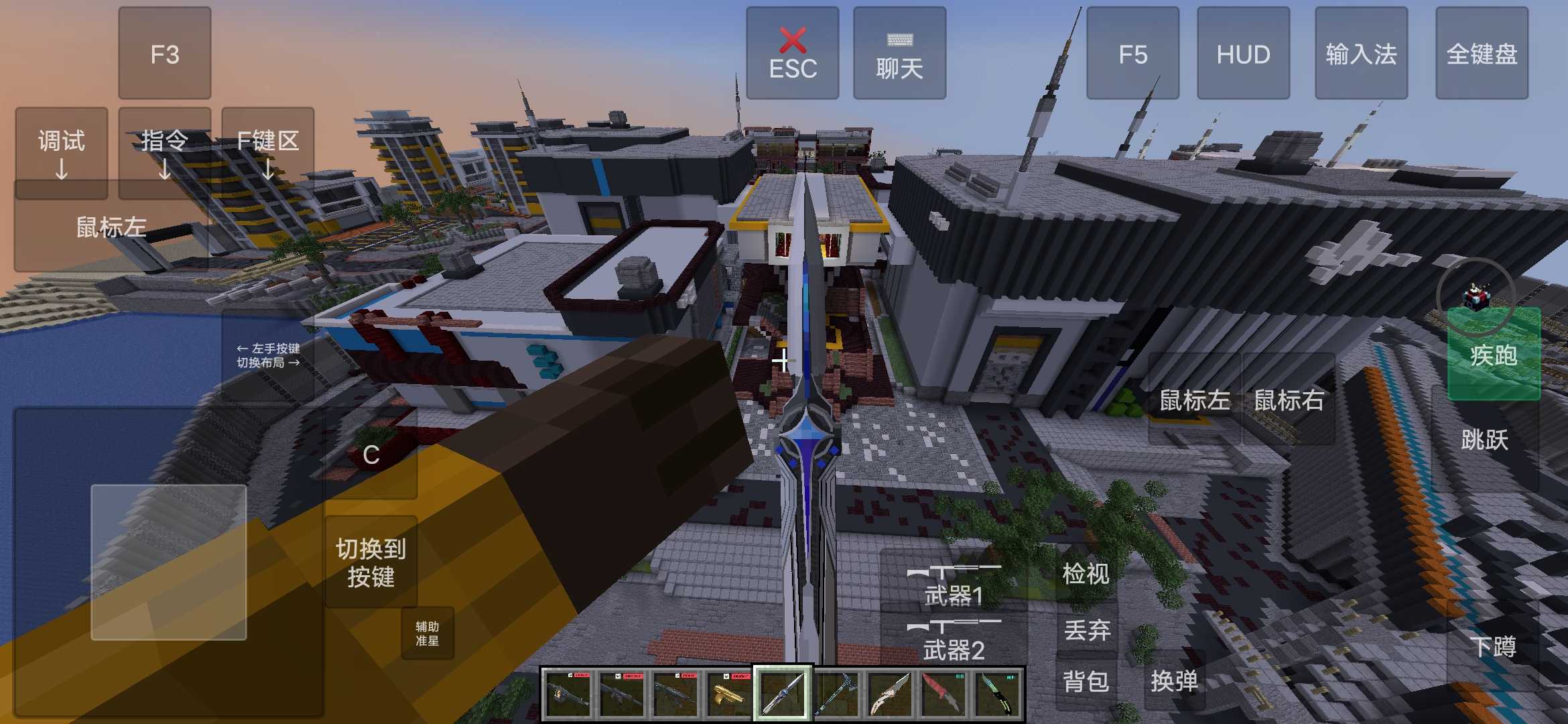The height and width of the screenshot is (724, 1568).
Task: Expand the F键区 key area
Action: [x=268, y=153]
